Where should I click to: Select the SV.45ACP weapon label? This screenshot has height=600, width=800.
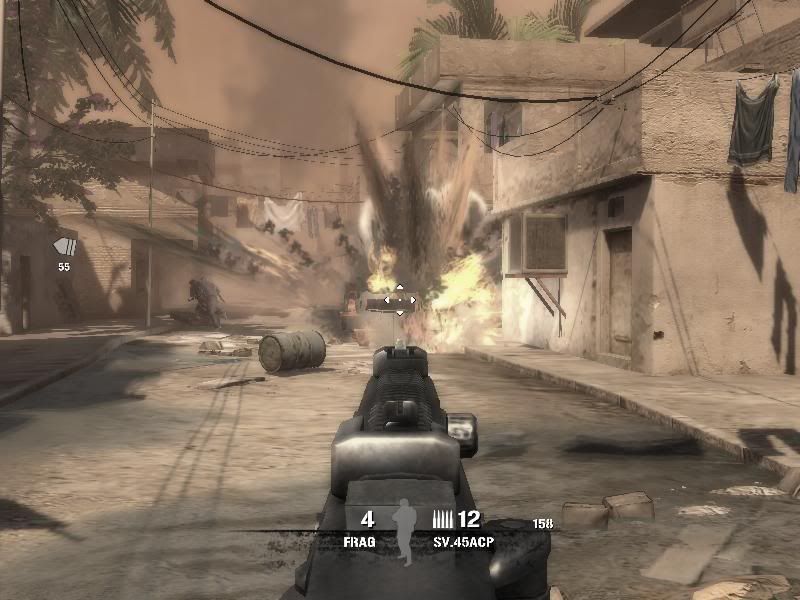[464, 541]
